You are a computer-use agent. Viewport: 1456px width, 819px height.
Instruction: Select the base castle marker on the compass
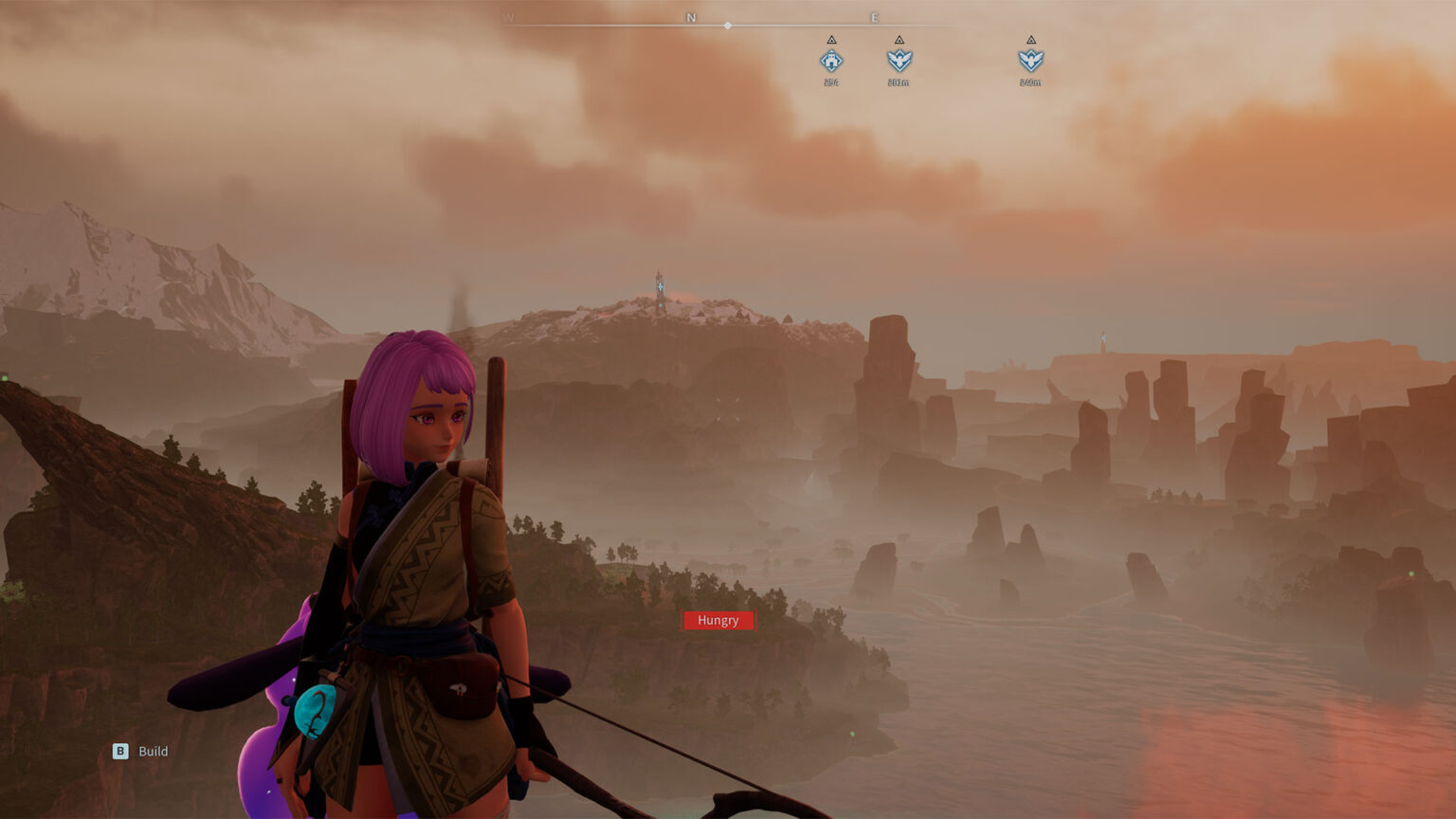831,61
